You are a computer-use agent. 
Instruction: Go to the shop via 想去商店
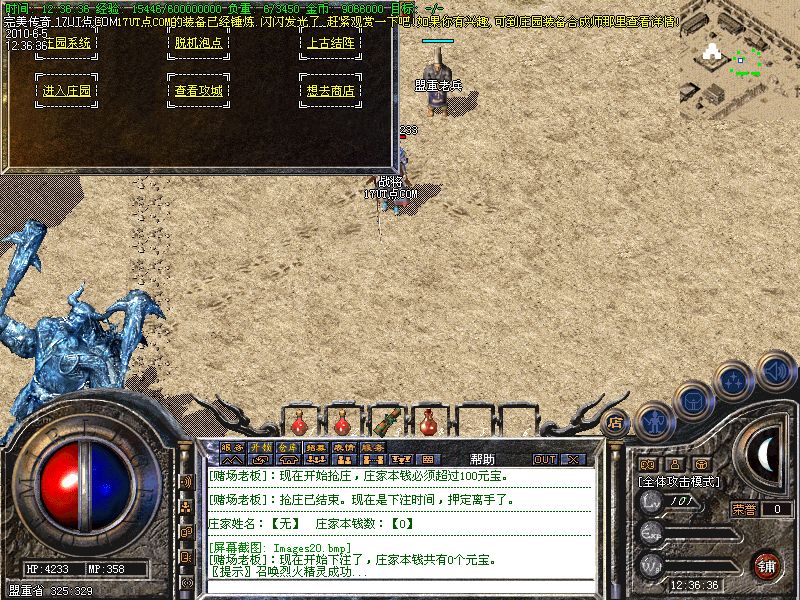pos(330,90)
